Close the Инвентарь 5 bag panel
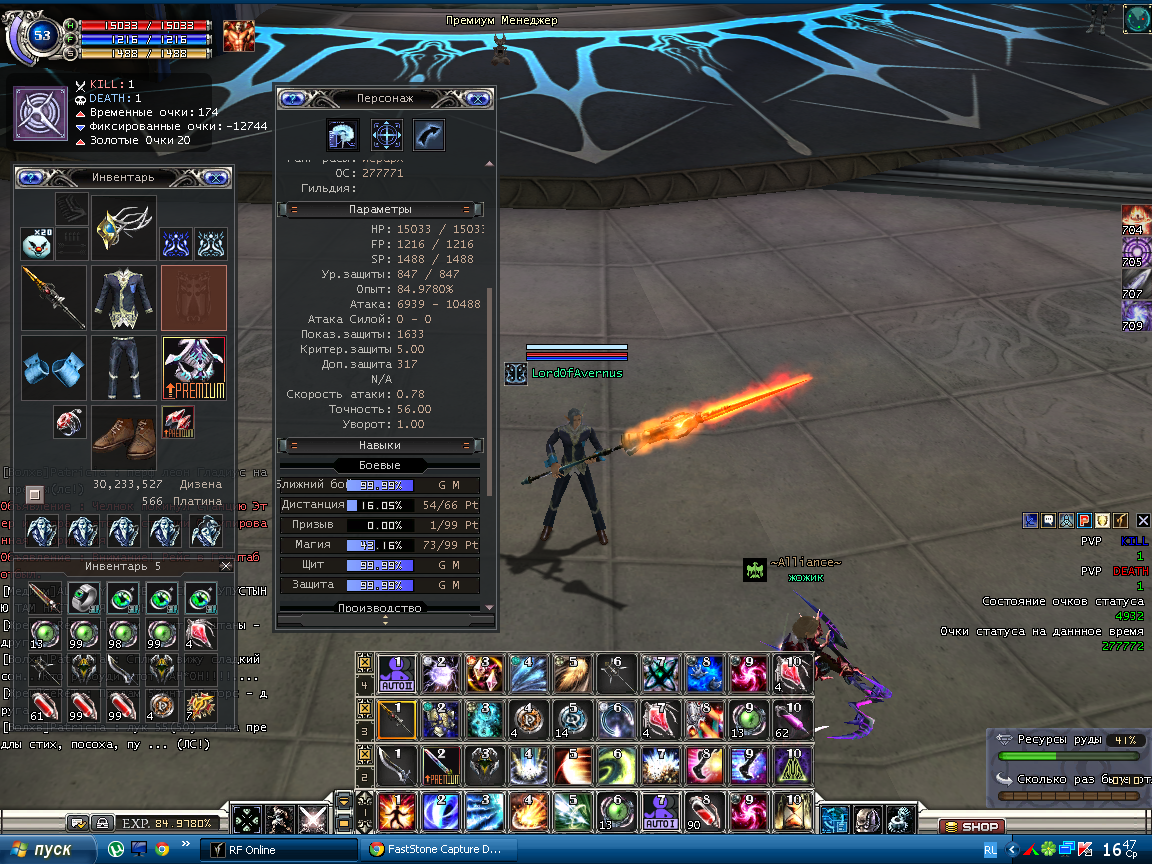The image size is (1152, 864). pyautogui.click(x=226, y=566)
